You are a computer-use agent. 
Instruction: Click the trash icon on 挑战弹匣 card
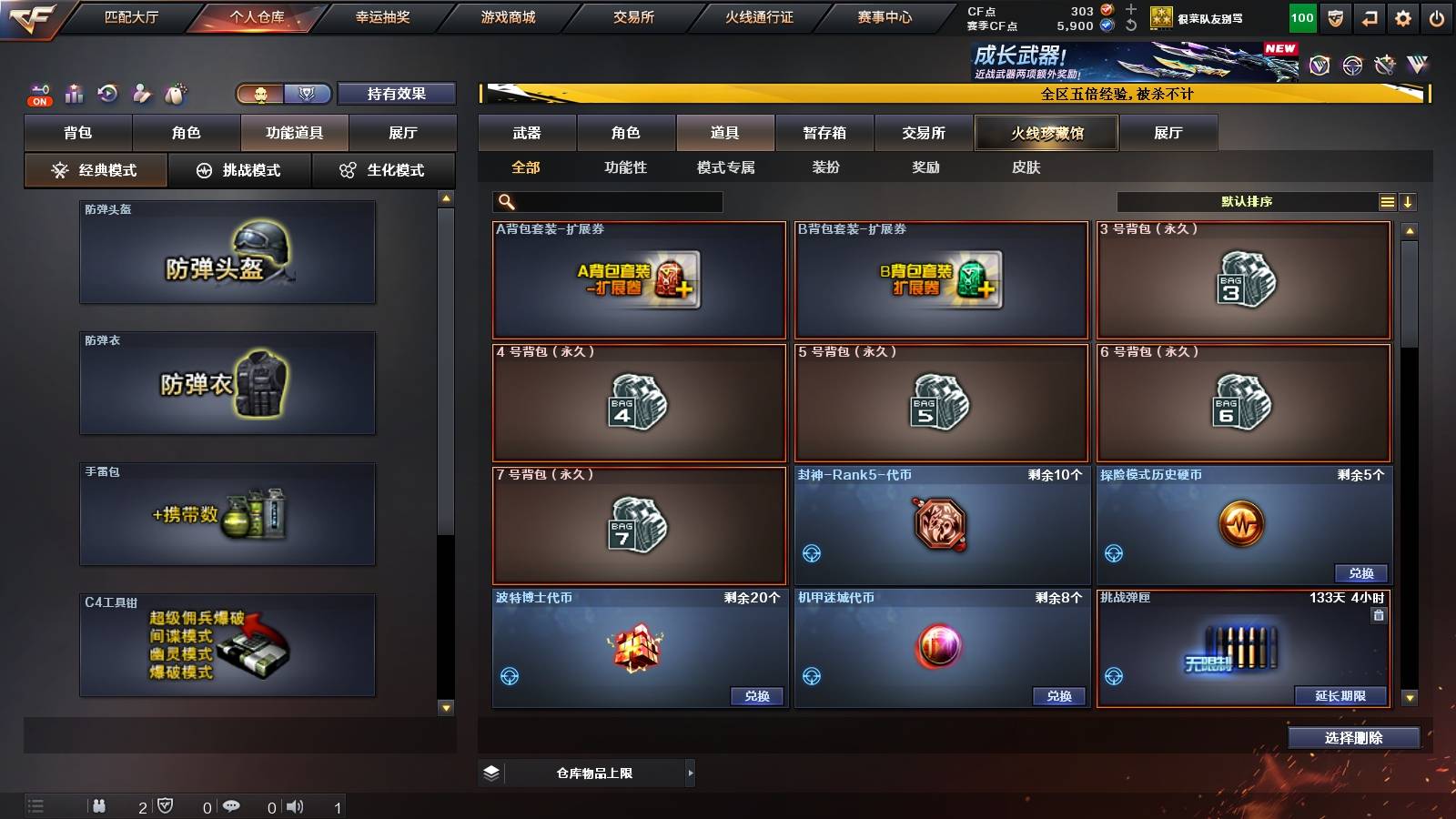click(1380, 615)
